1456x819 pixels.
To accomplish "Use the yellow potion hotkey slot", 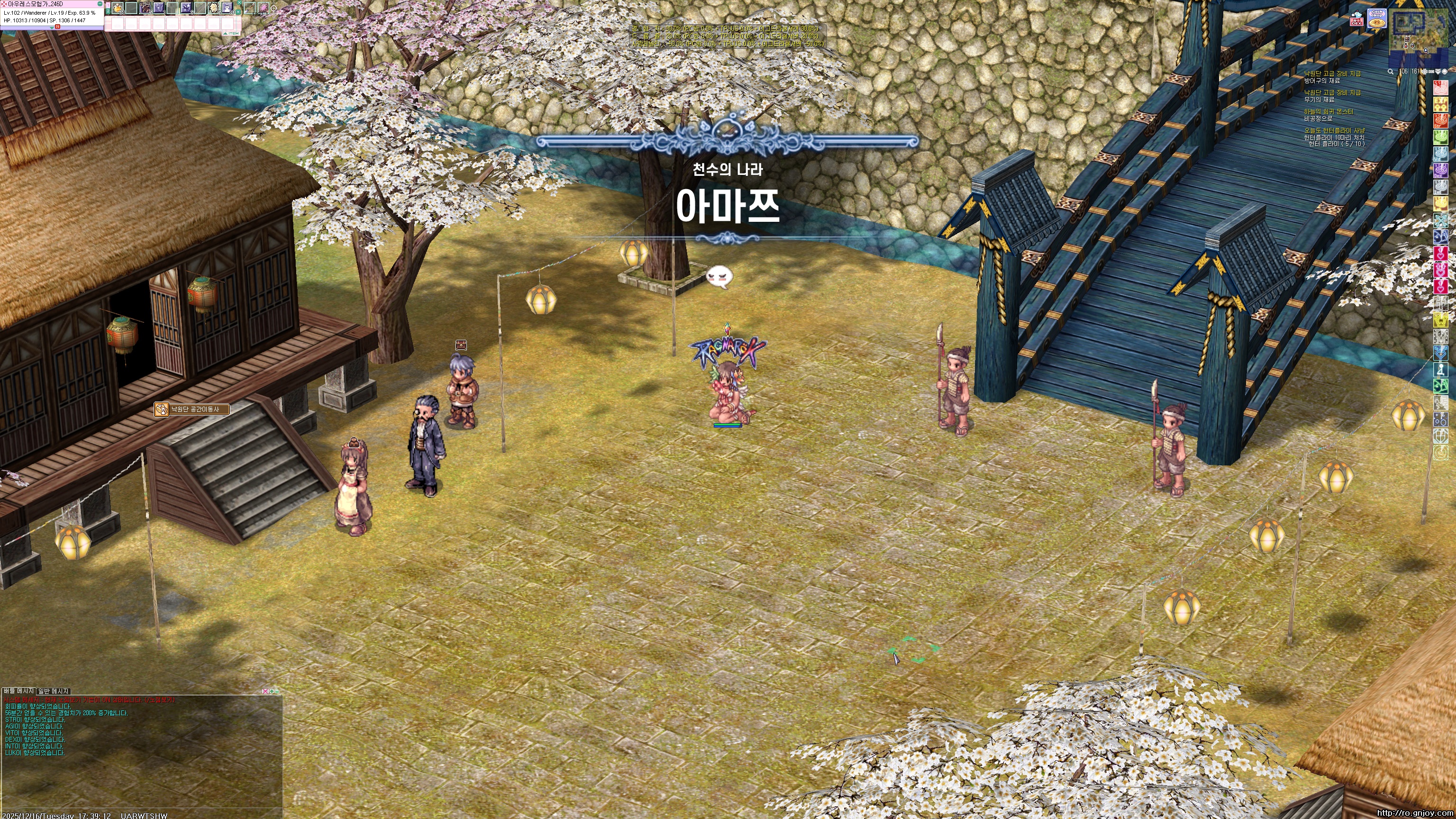I will [x=118, y=8].
